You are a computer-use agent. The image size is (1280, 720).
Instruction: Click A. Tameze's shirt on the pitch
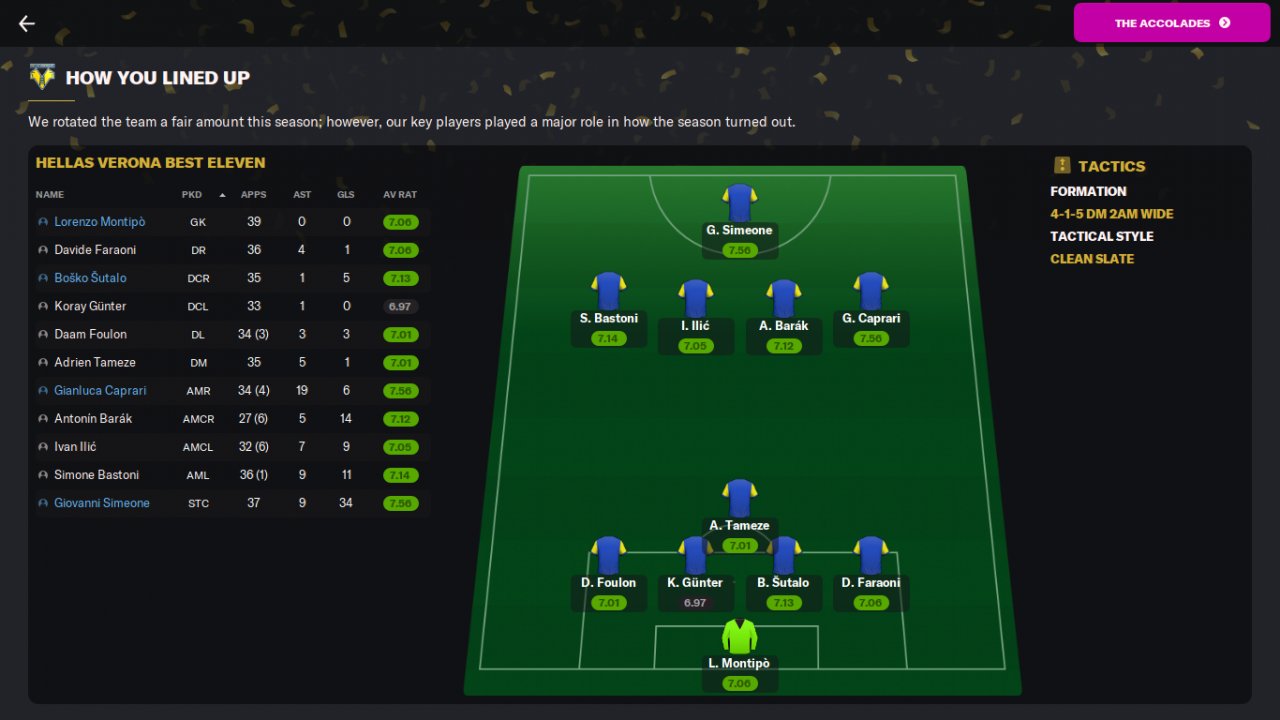click(x=739, y=498)
